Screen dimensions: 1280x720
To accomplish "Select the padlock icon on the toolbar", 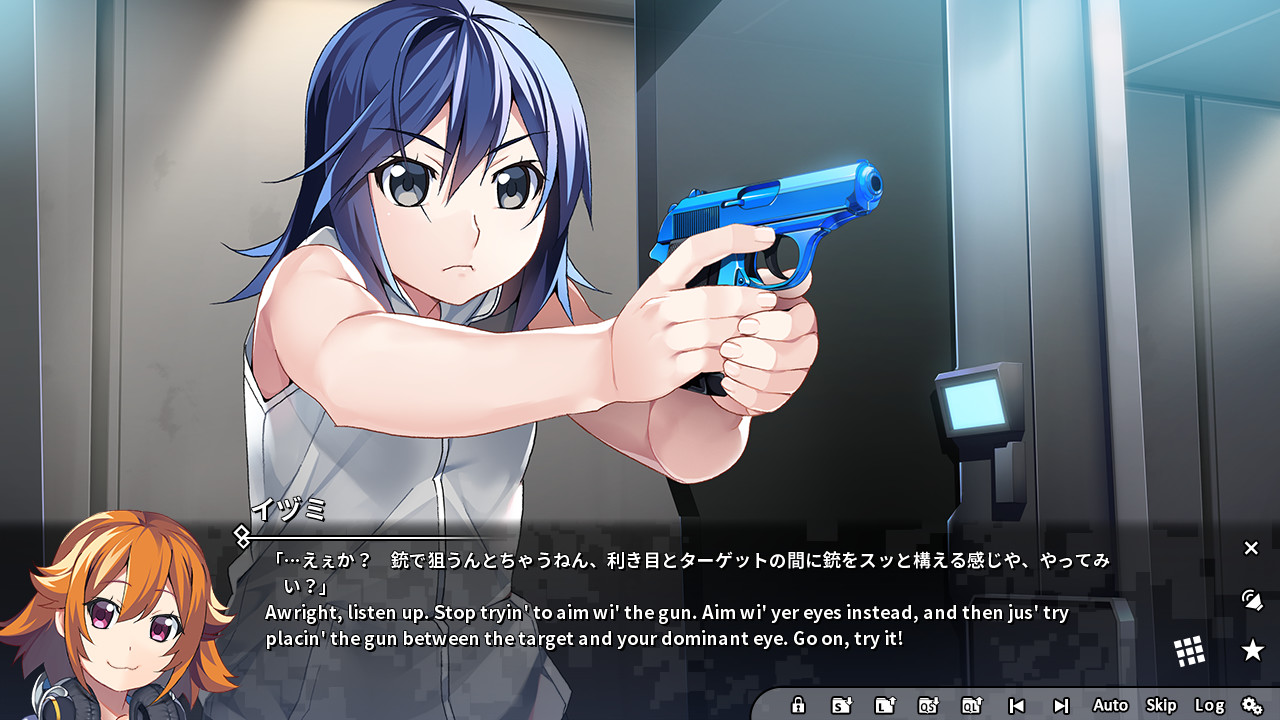I will 798,705.
